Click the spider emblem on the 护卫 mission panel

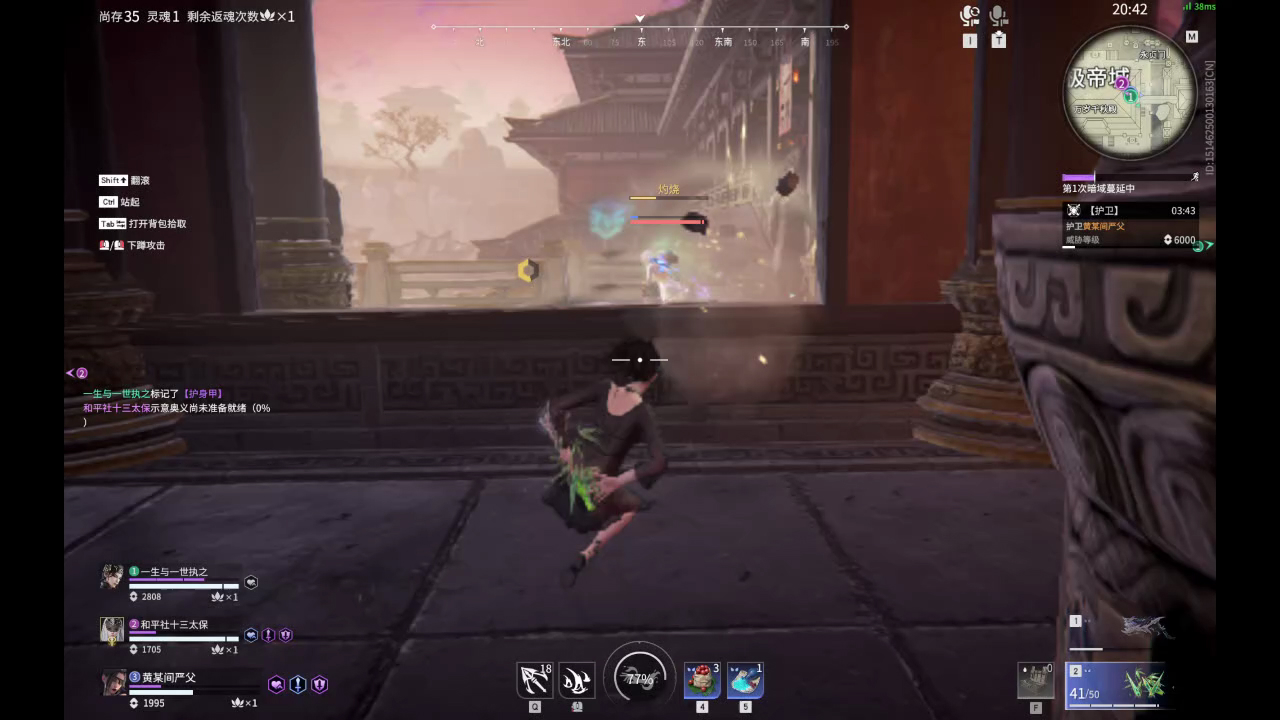coord(1075,211)
